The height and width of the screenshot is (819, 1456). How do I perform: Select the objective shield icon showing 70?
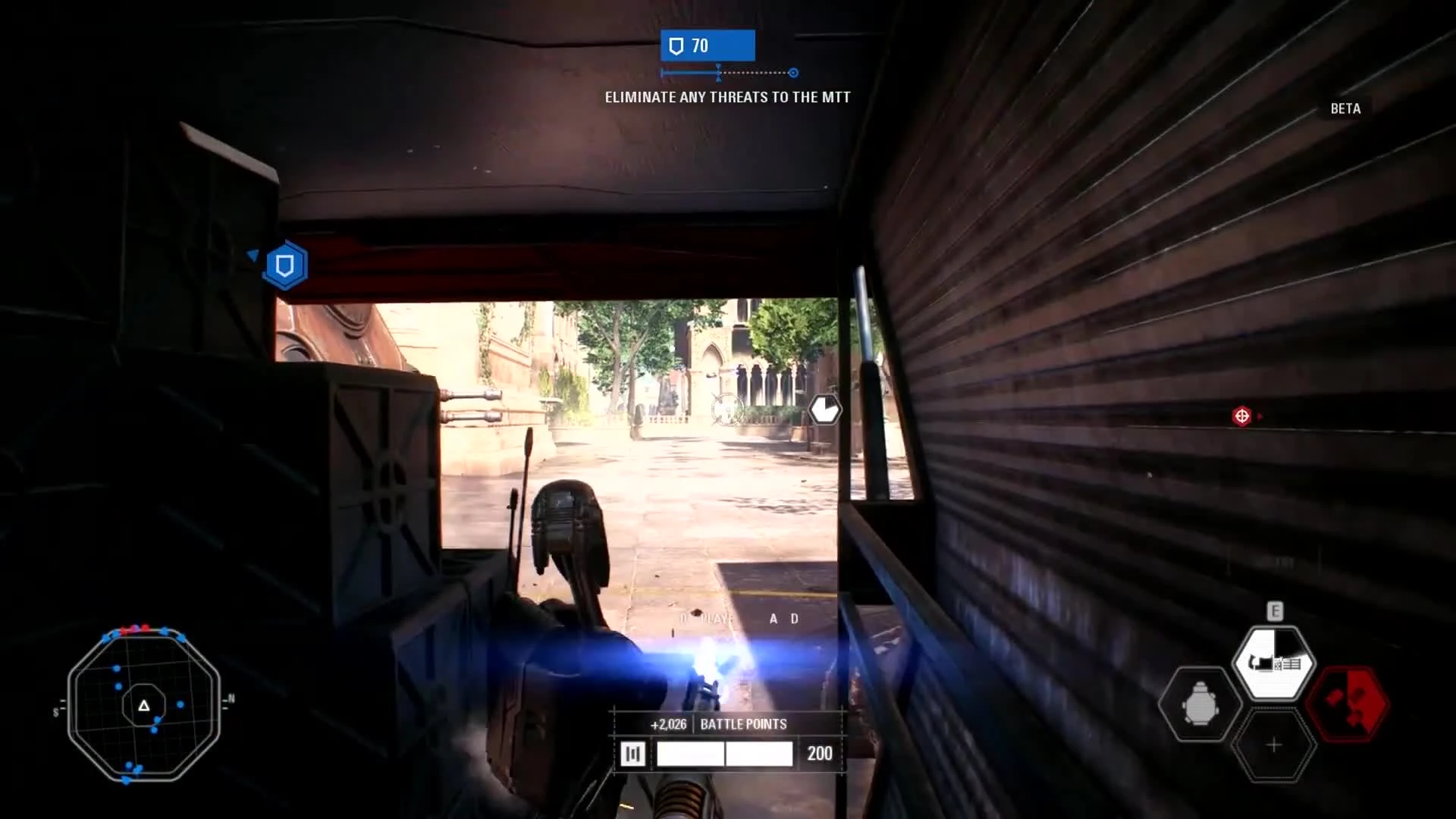[706, 45]
